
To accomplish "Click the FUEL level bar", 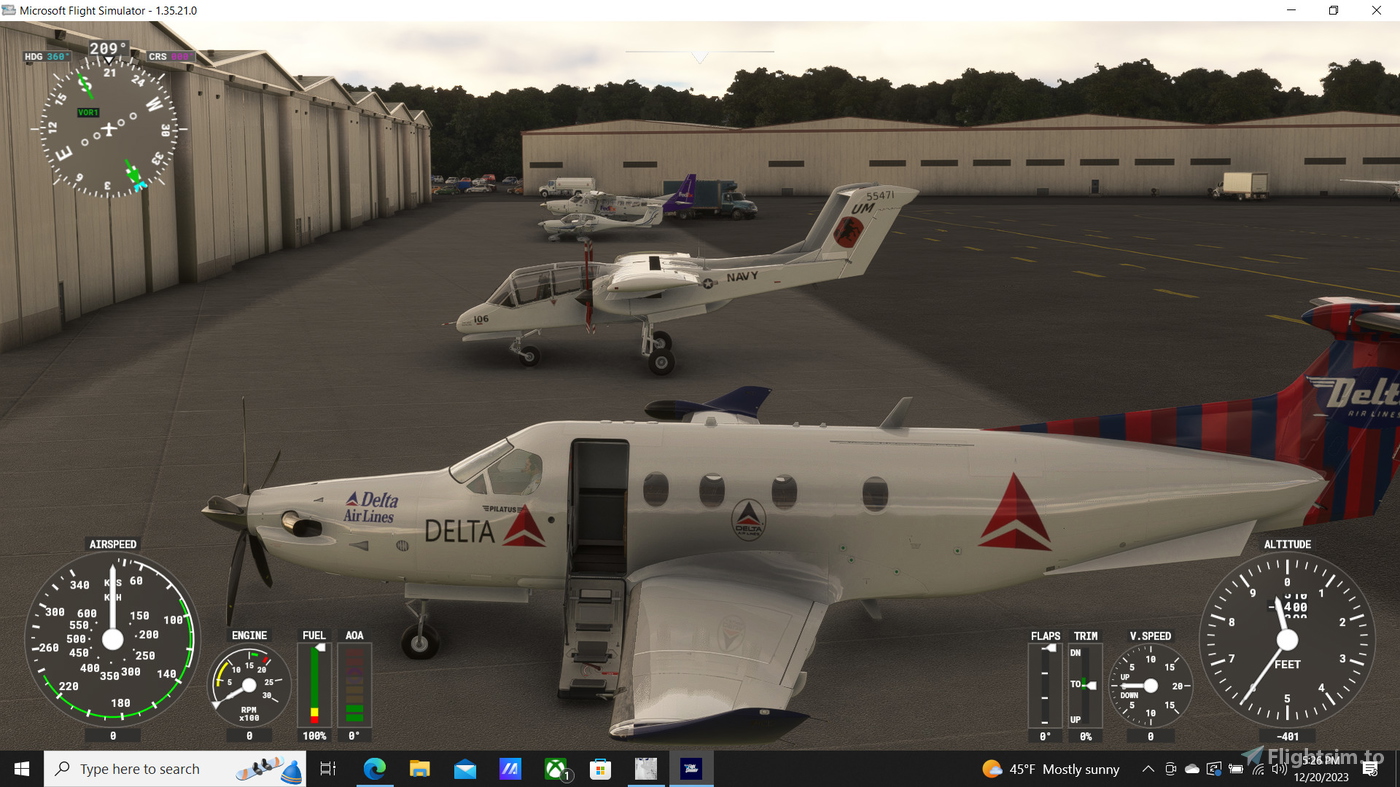I will [x=314, y=685].
